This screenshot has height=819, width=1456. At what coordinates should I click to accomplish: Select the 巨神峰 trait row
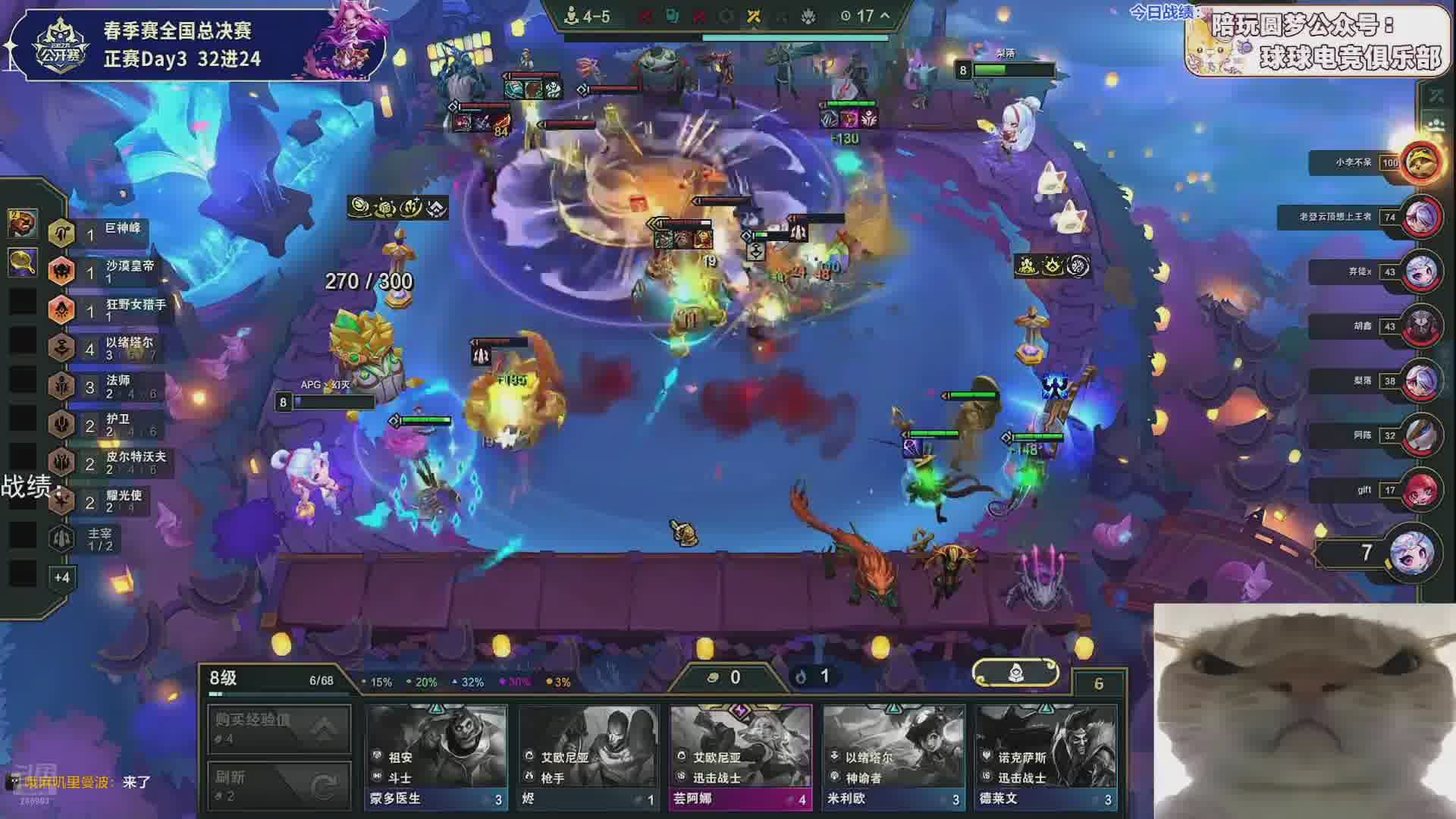tap(106, 233)
